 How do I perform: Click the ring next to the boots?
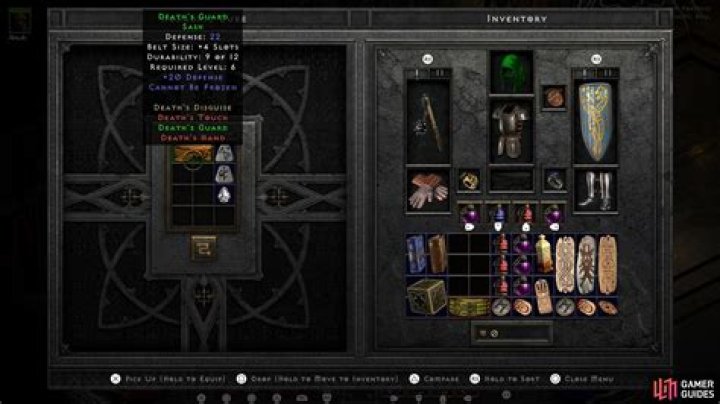[553, 182]
